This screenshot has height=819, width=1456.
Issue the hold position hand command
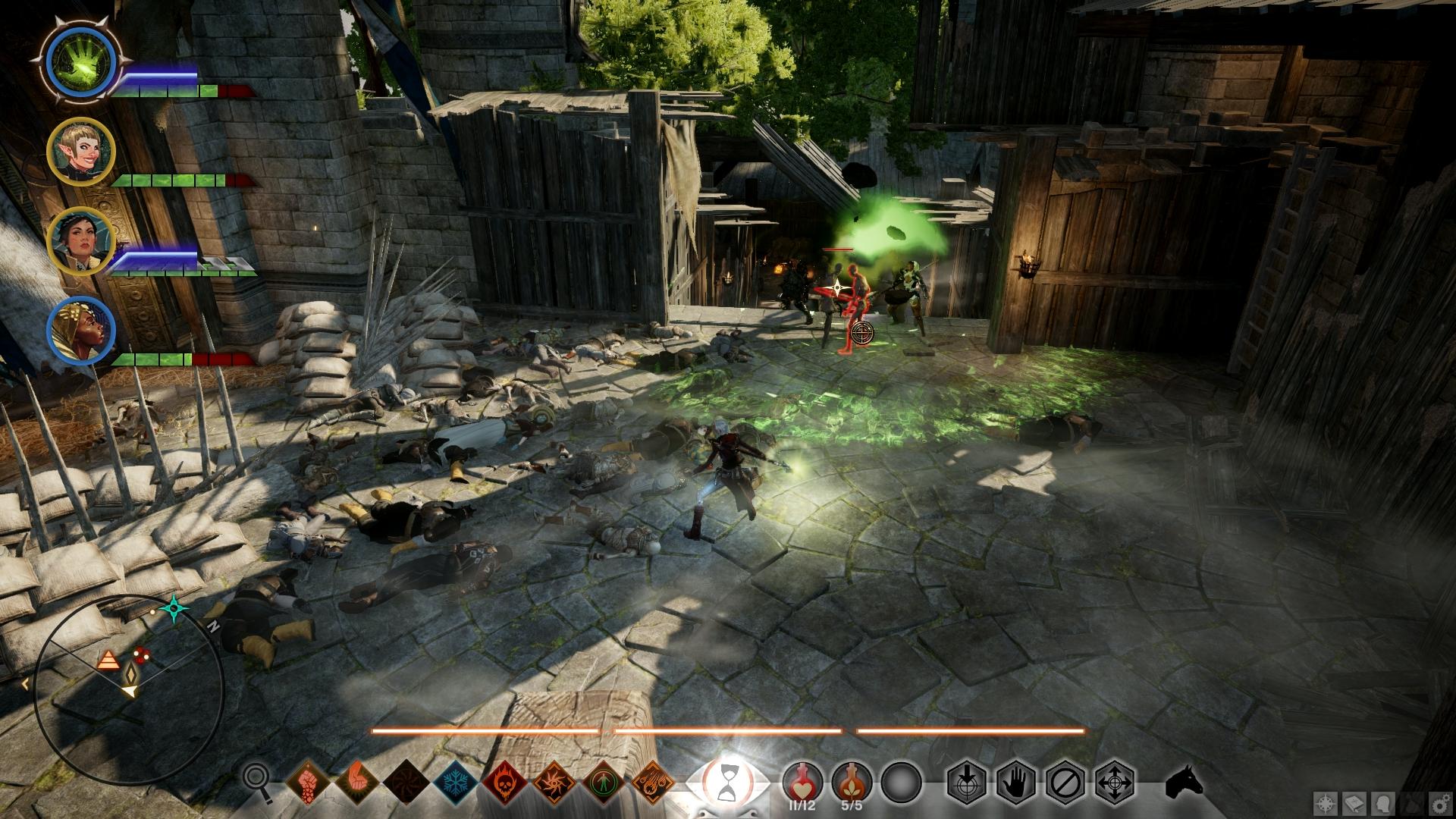coord(1016,781)
